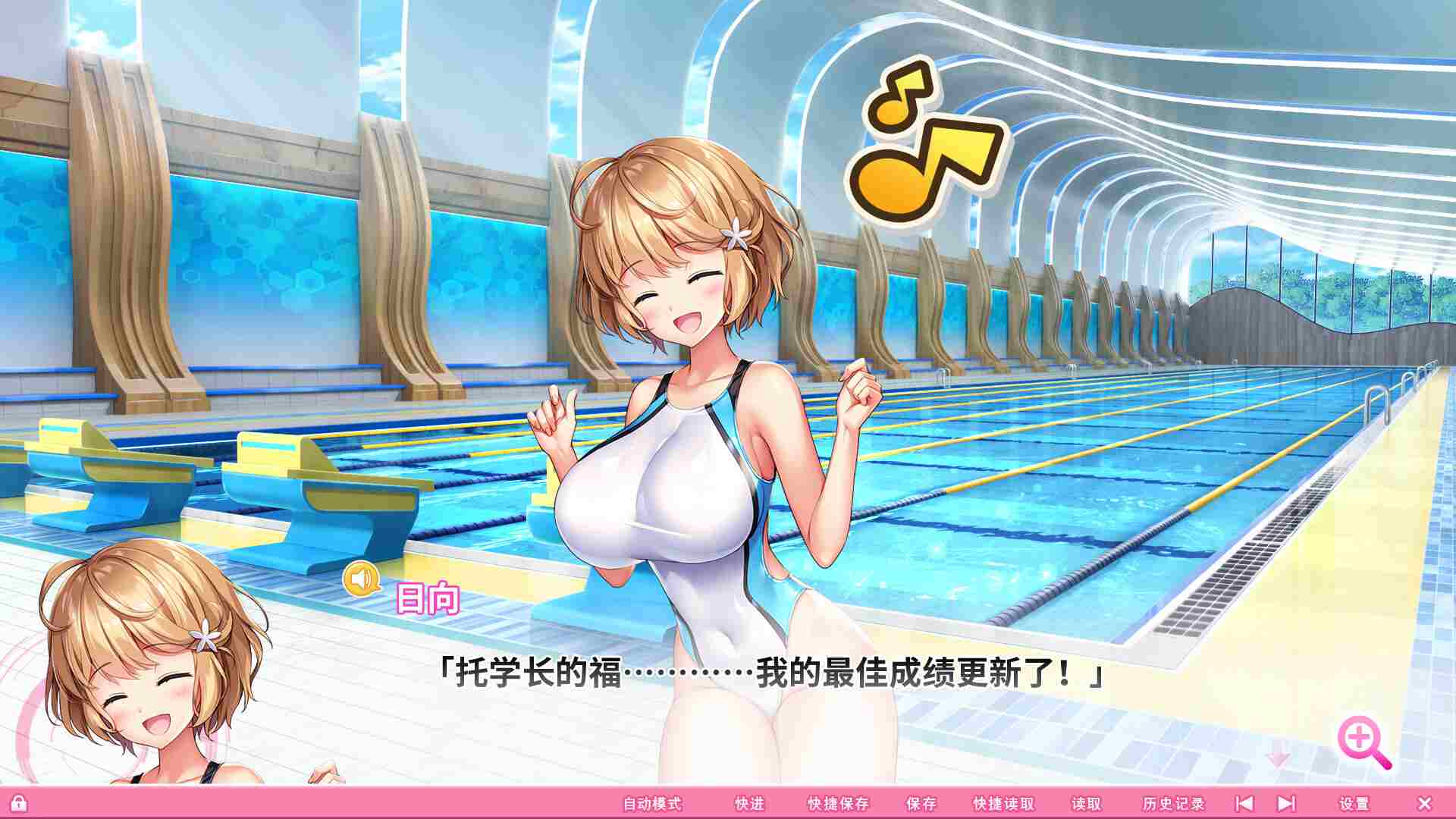This screenshot has width=1456, height=819.
Task: Open the 保存 save screen
Action: 920,802
